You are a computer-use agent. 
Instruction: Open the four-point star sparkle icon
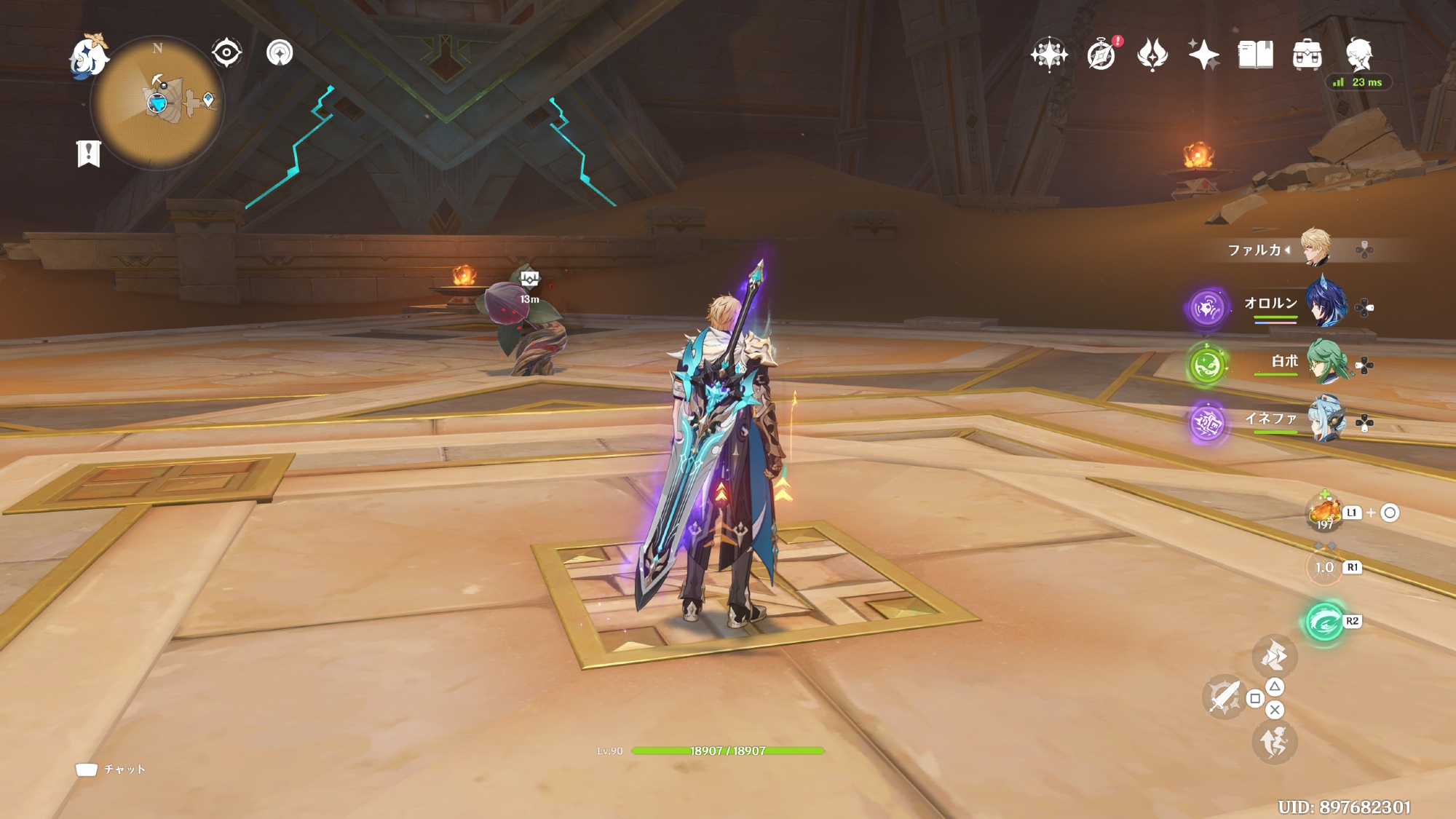point(1203,55)
